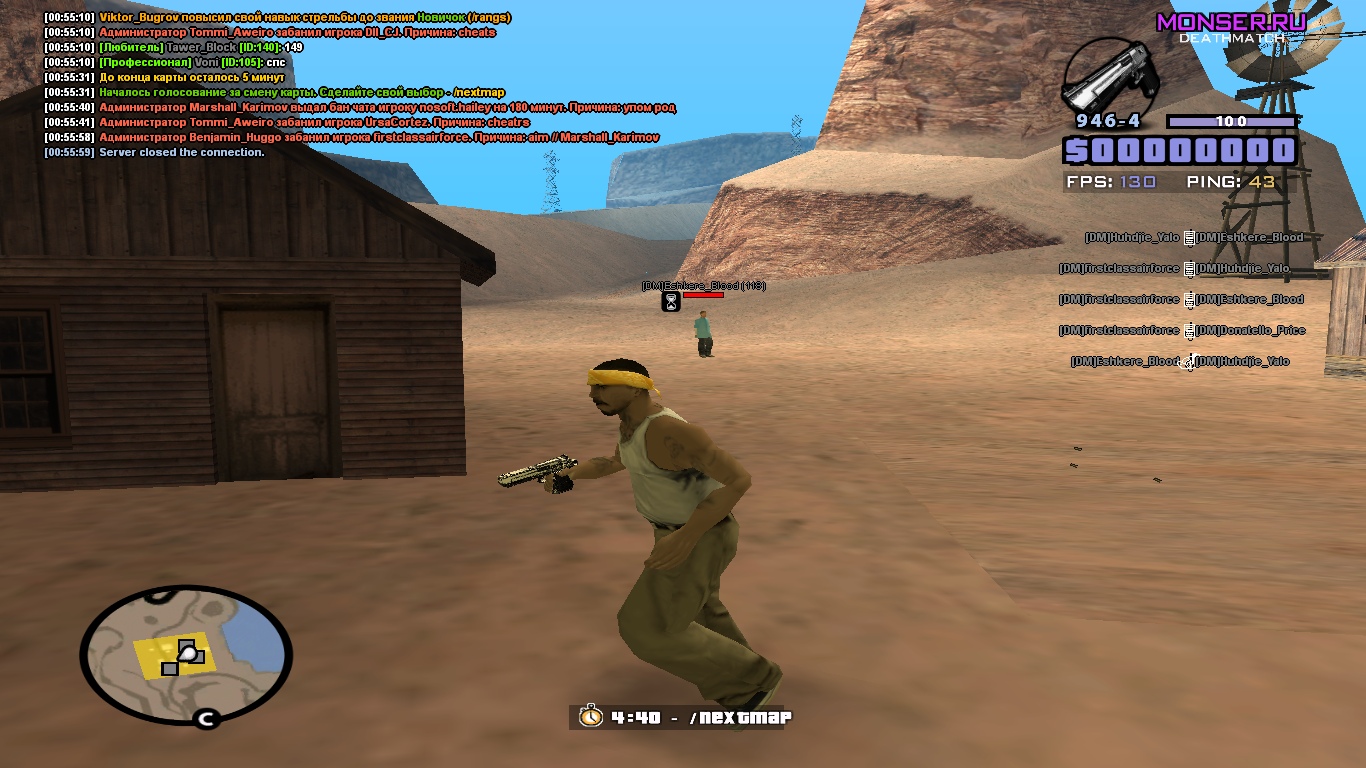1366x768 pixels.
Task: Open the circular radar minimap
Action: [186, 655]
